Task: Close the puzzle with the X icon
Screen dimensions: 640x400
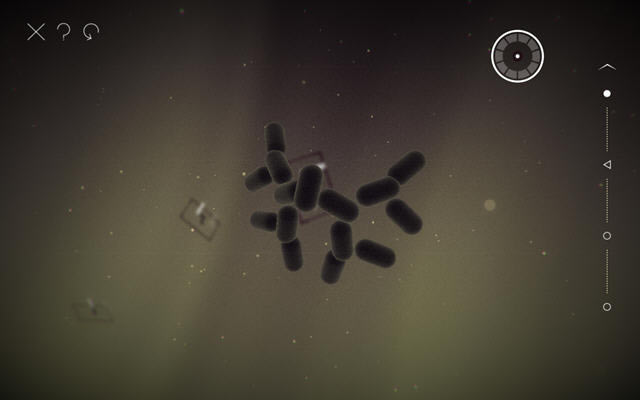Action: [x=36, y=32]
